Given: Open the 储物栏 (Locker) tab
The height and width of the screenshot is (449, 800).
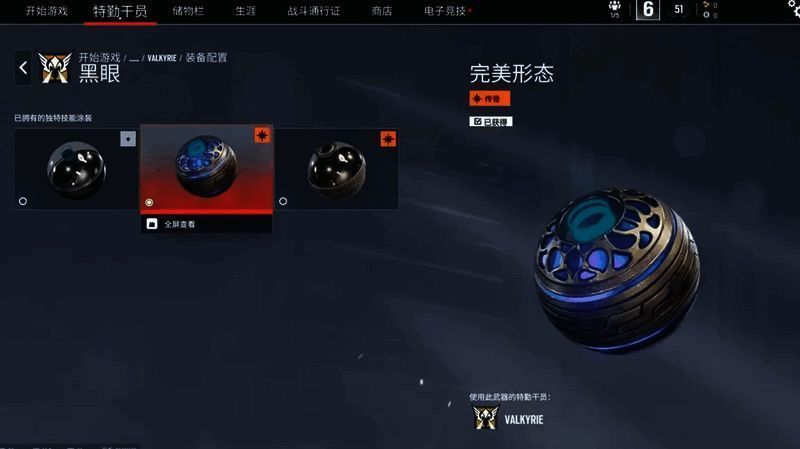Looking at the screenshot, I should [x=190, y=10].
